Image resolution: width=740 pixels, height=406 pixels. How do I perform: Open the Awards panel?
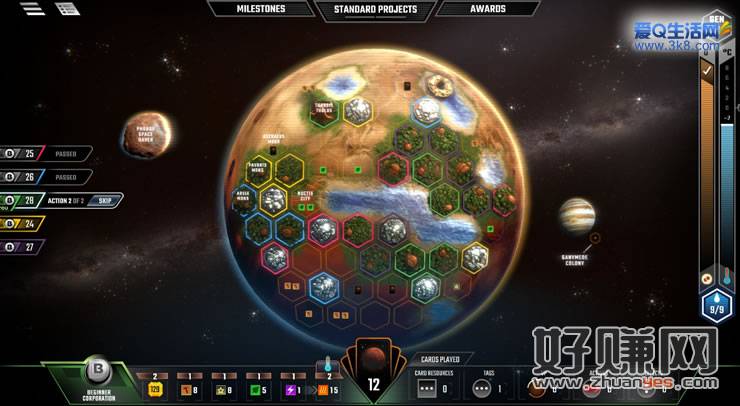pyautogui.click(x=486, y=9)
